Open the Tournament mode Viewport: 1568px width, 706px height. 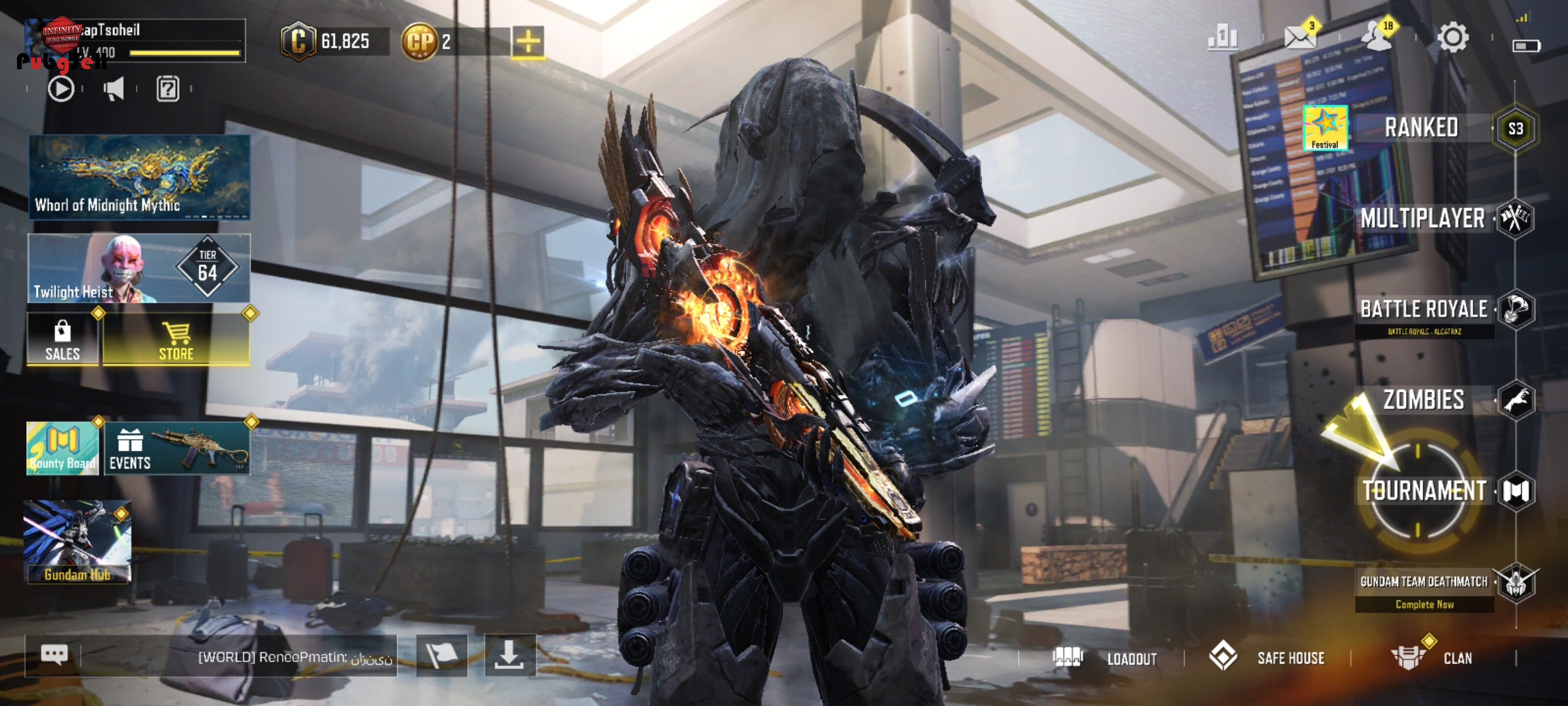coord(1424,491)
